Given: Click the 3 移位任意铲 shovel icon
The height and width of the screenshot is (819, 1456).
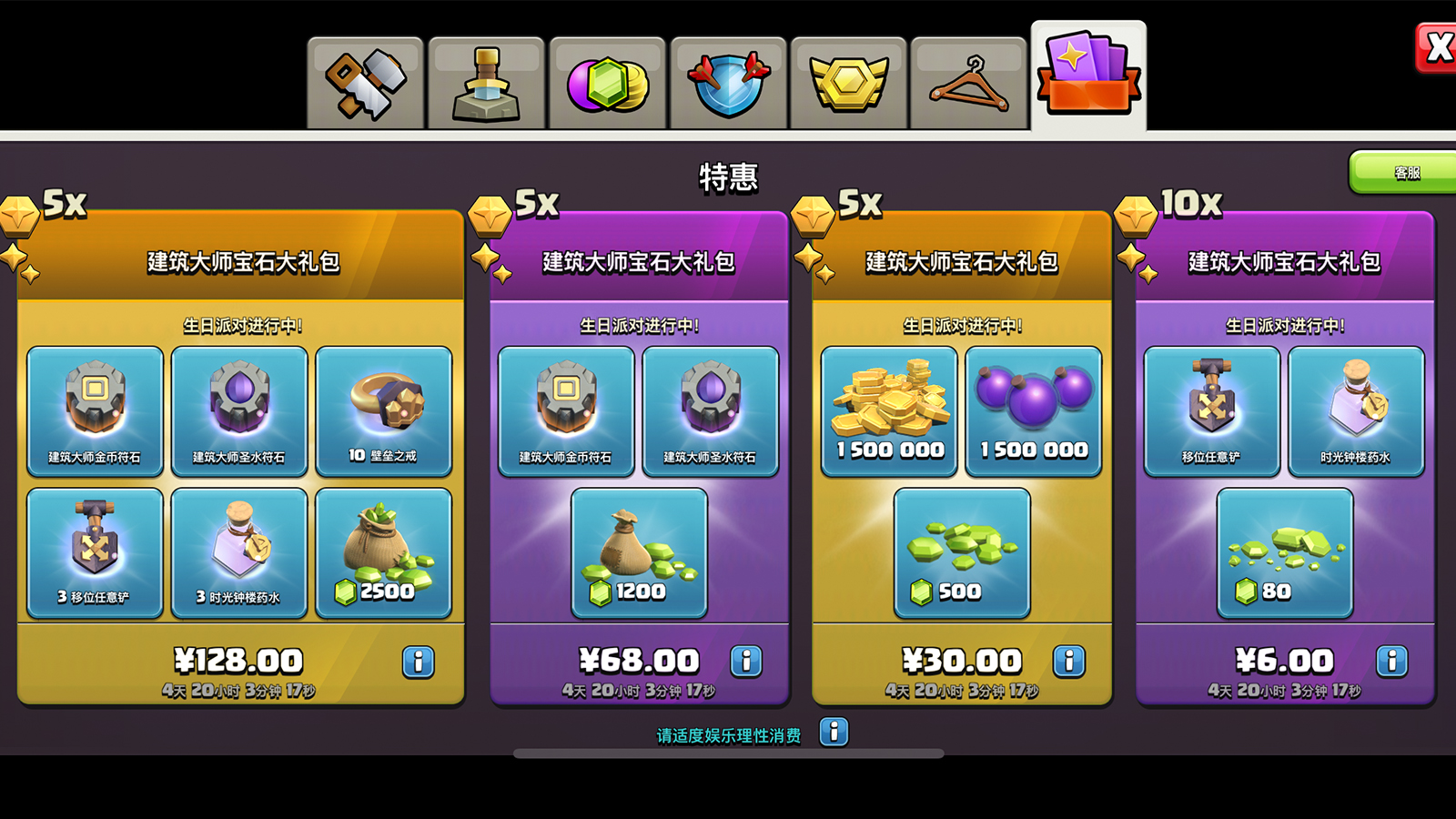Looking at the screenshot, I should coord(95,551).
